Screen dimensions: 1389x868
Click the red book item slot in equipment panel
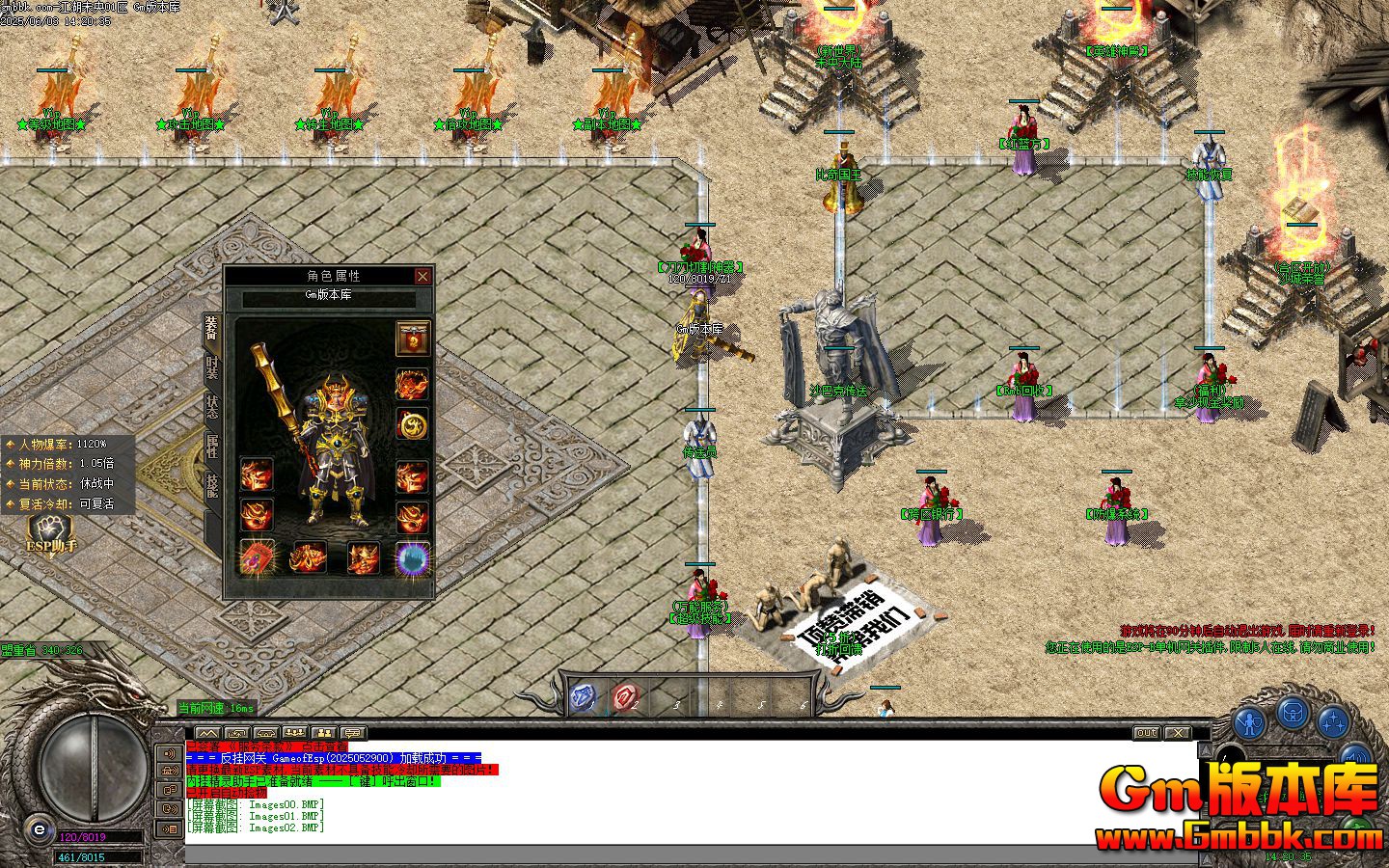(x=257, y=559)
